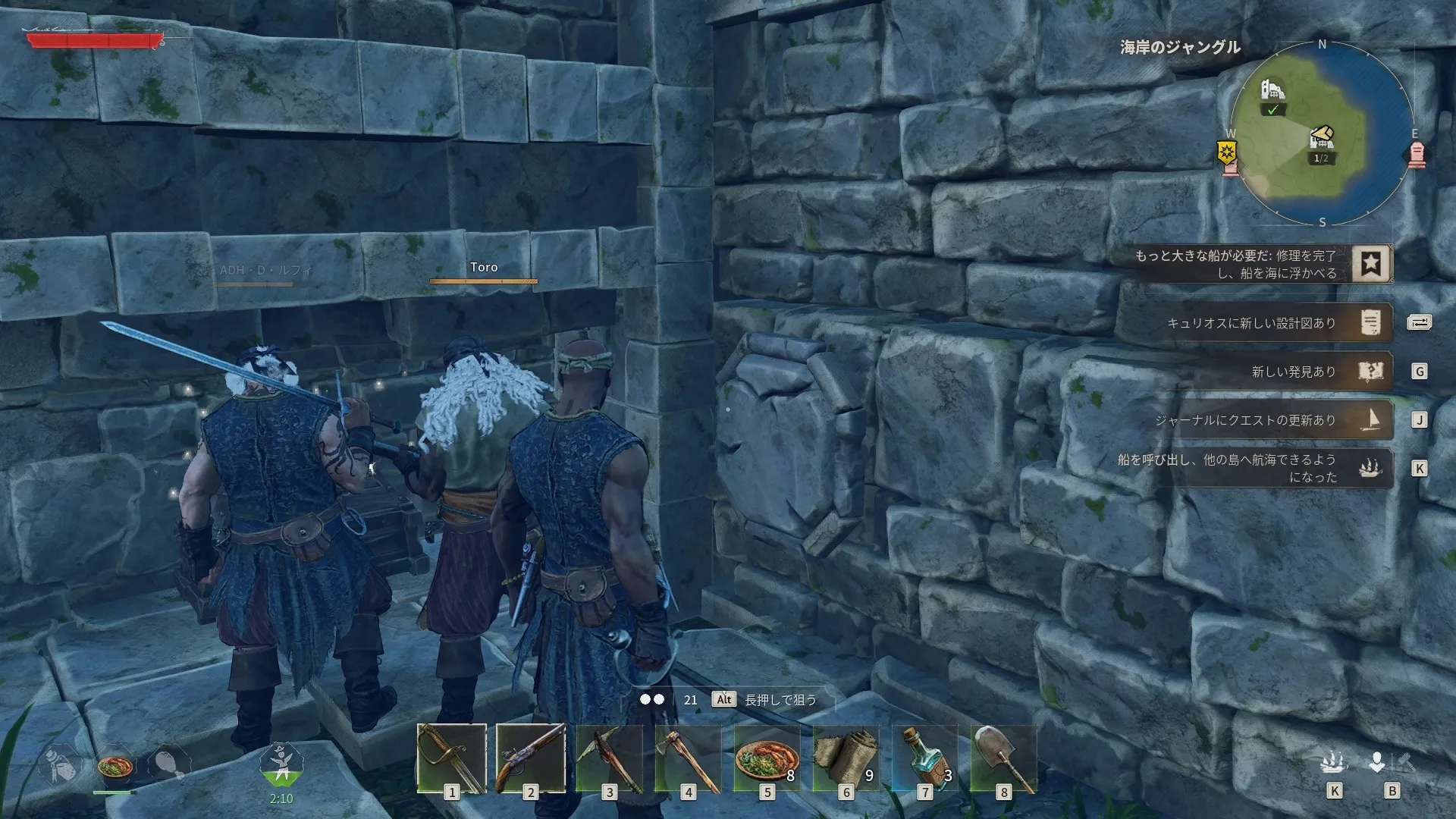Select the checkmarked ruins marker on minimap
This screenshot has width=1456, height=819.
[1272, 97]
